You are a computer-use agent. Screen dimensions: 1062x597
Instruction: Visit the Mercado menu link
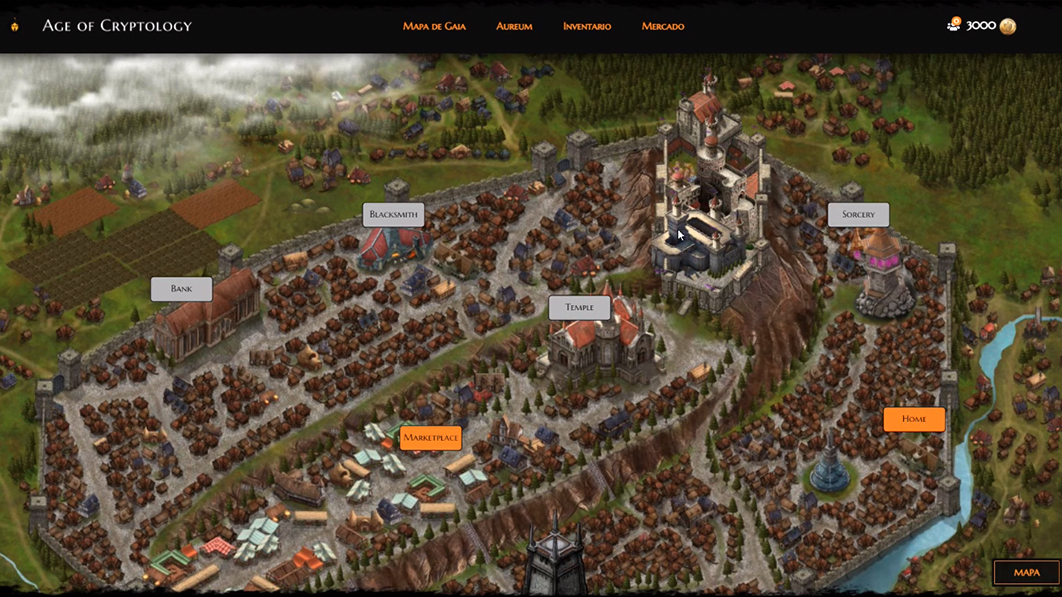[663, 26]
